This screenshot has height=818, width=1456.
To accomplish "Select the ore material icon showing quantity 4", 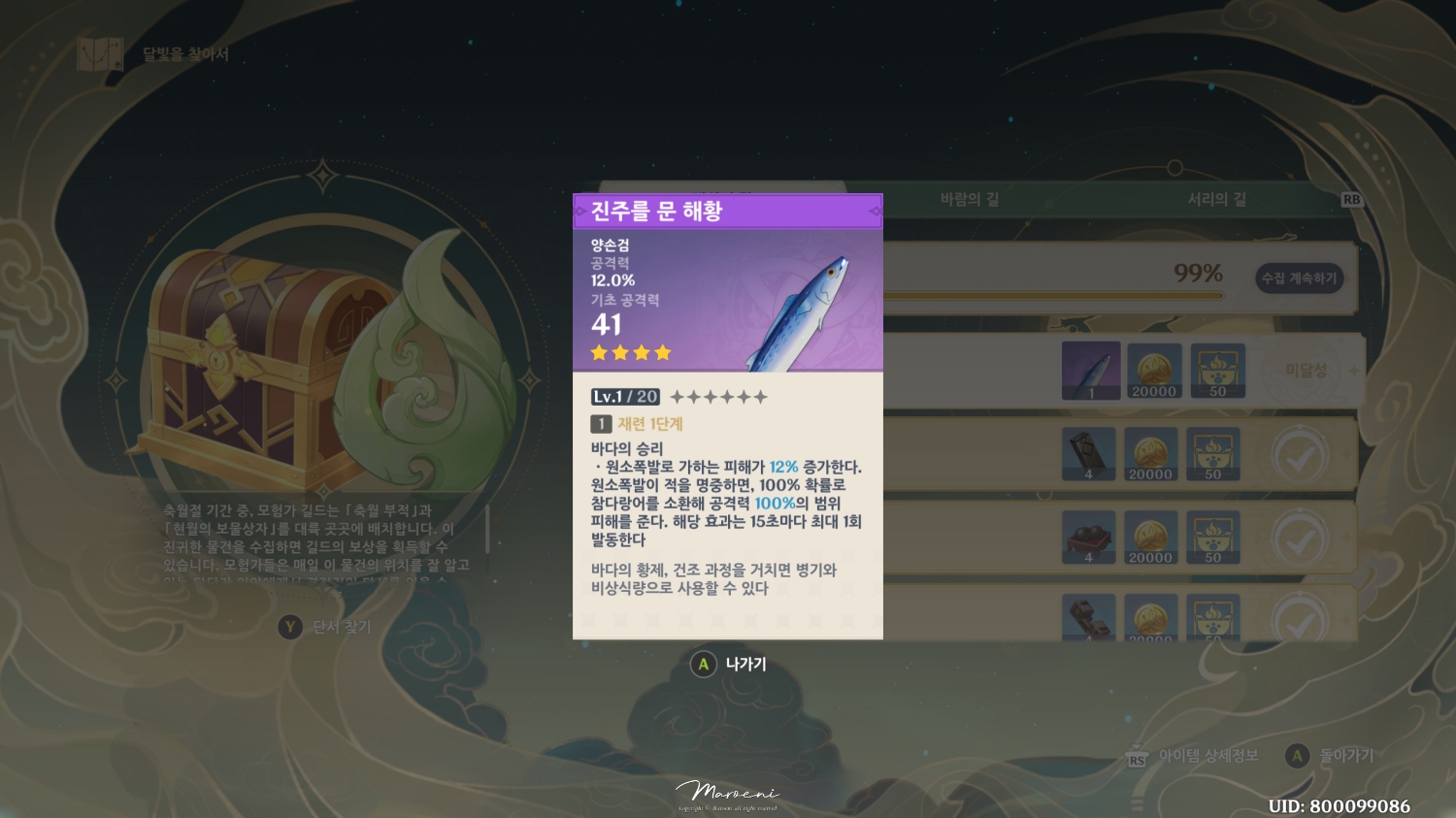I will coord(1089,454).
